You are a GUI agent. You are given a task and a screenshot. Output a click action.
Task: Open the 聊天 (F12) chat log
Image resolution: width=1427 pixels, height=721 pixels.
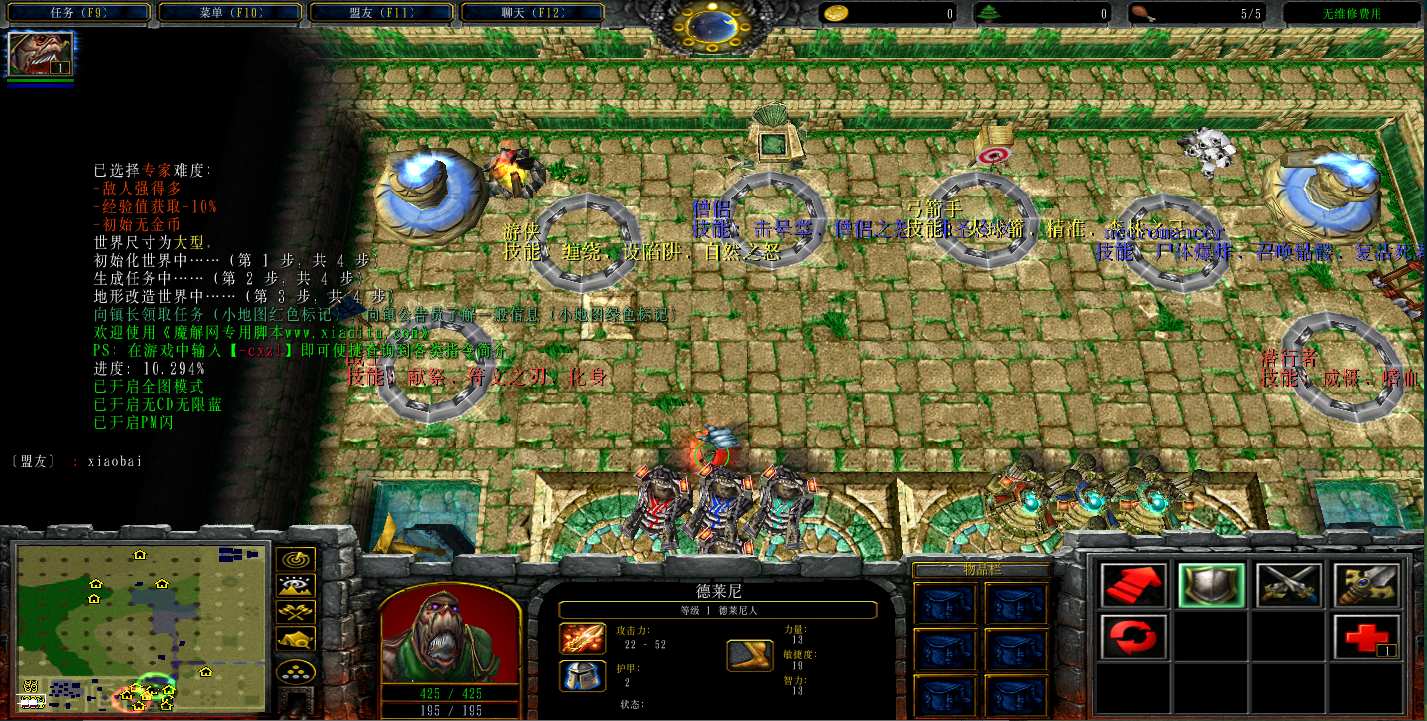click(x=535, y=13)
